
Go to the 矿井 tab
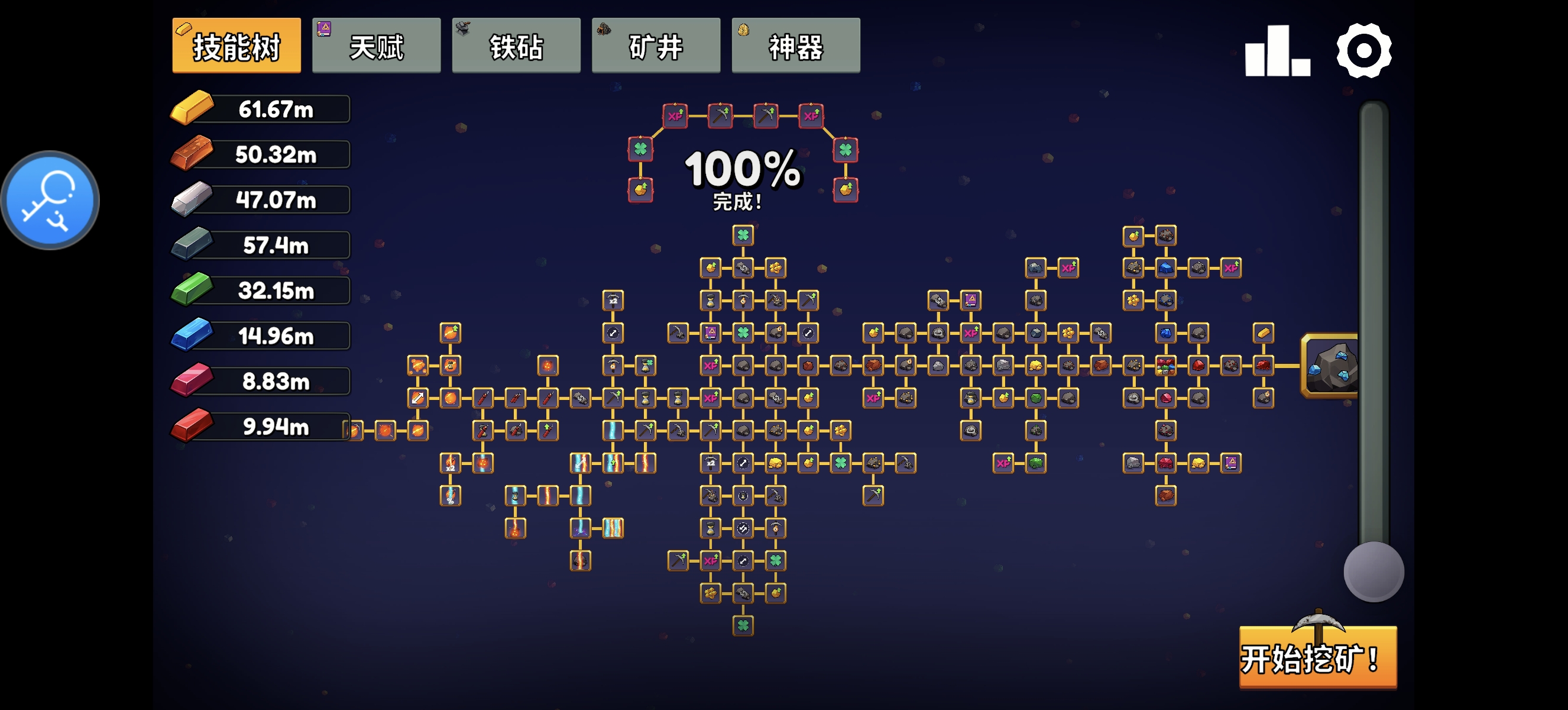click(656, 46)
